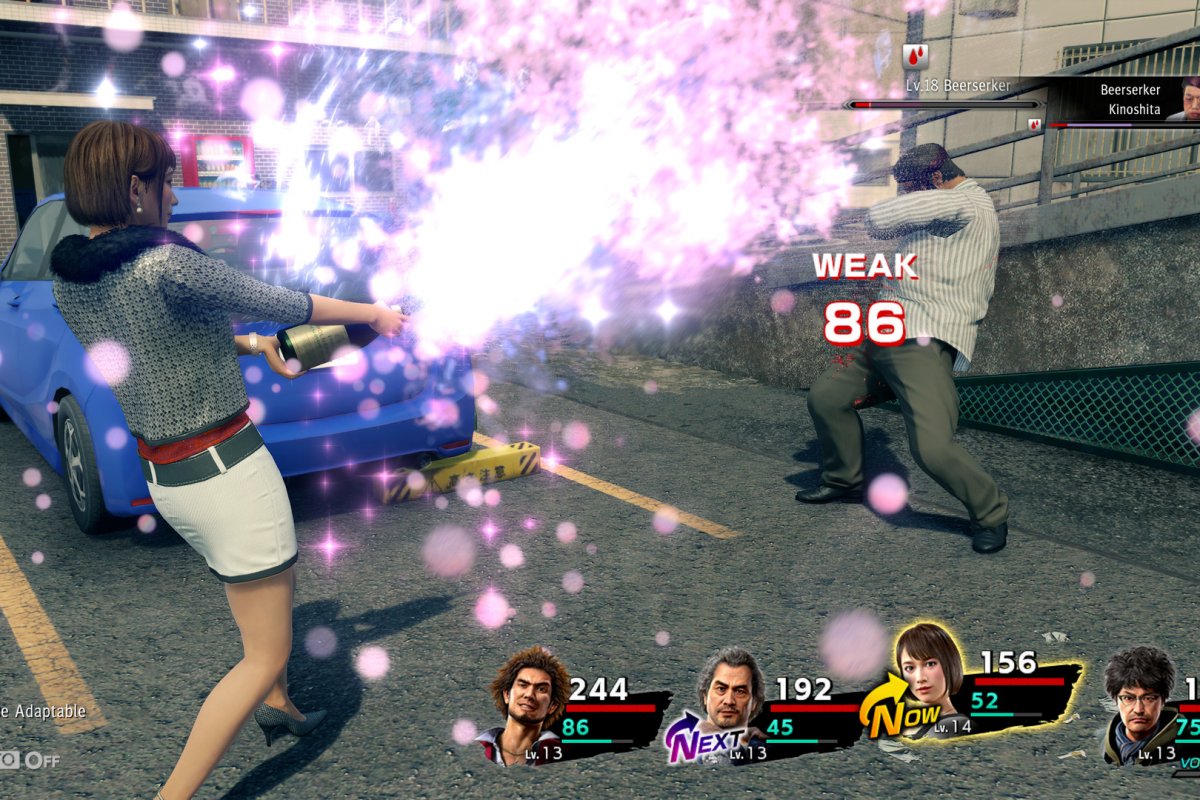
Task: Select the active party member tagged NOW
Action: pyautogui.click(x=928, y=680)
